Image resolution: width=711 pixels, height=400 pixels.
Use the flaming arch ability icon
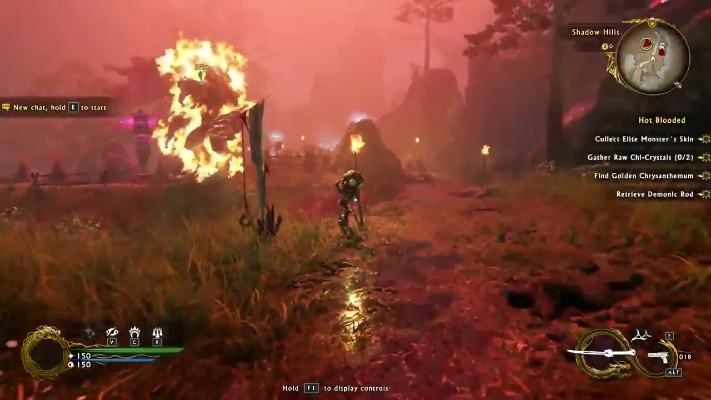135,332
